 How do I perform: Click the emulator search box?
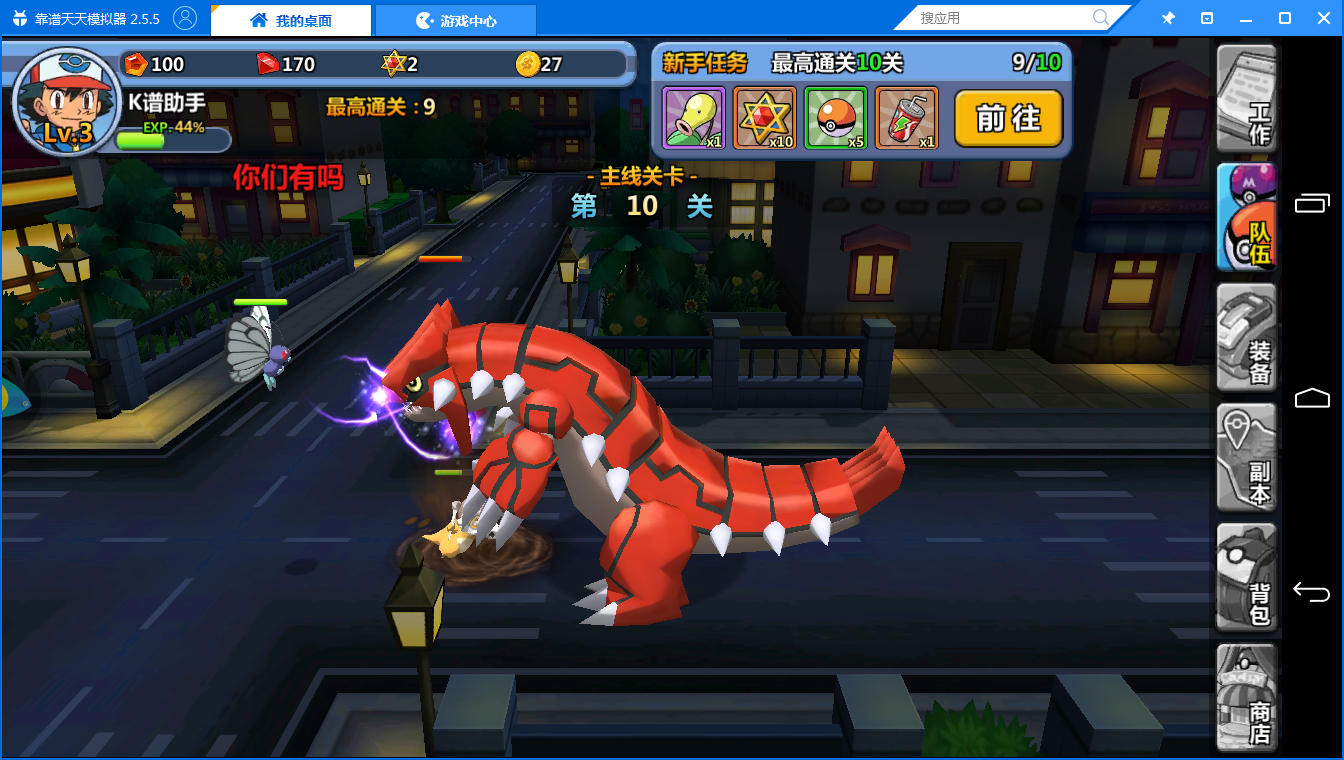(1003, 18)
